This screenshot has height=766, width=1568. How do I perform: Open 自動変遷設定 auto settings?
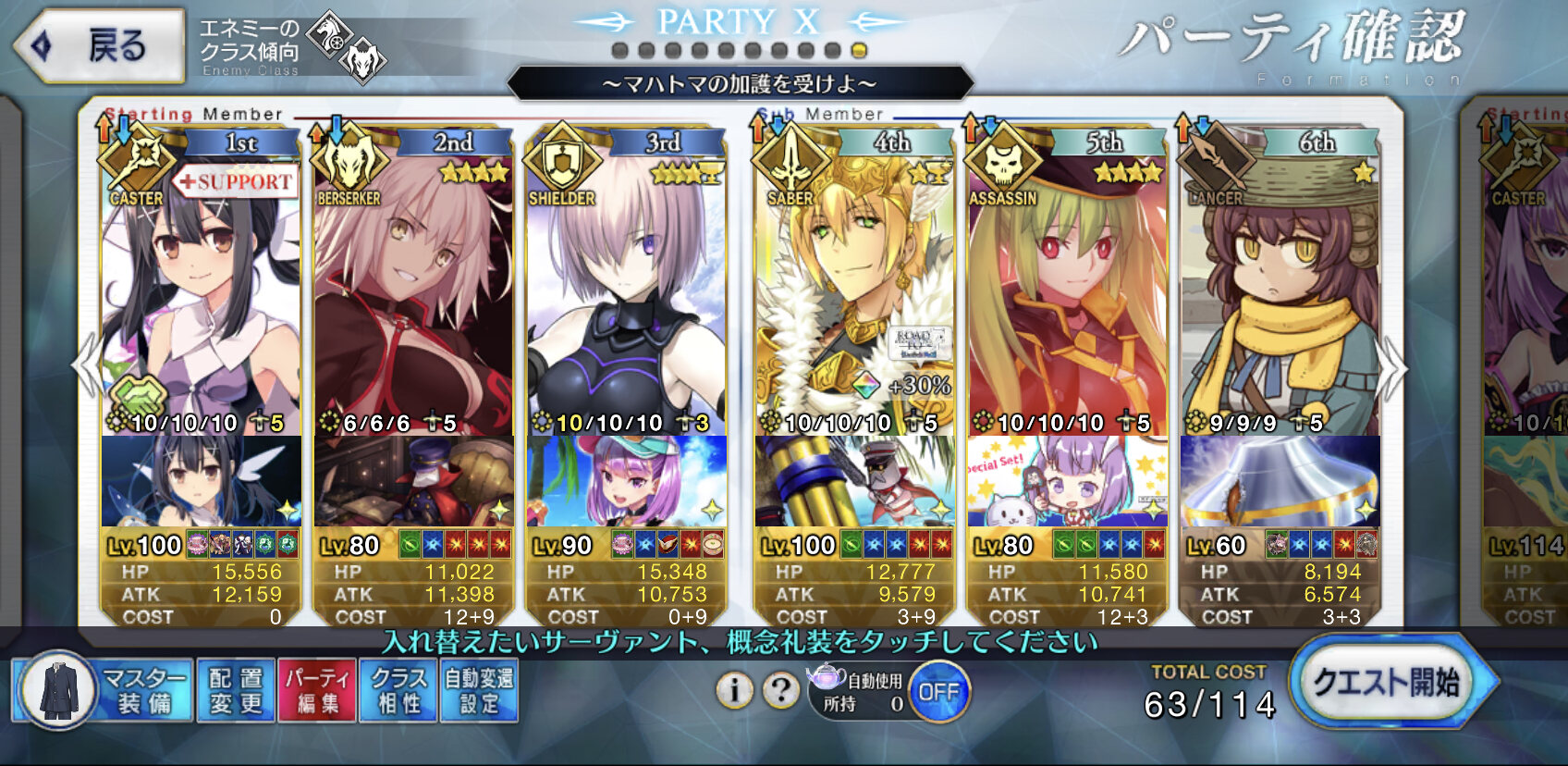coord(479,691)
